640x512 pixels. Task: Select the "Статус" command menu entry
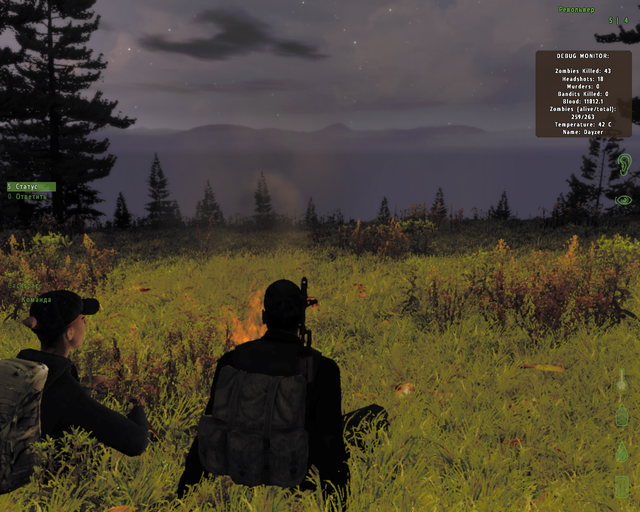pyautogui.click(x=28, y=187)
